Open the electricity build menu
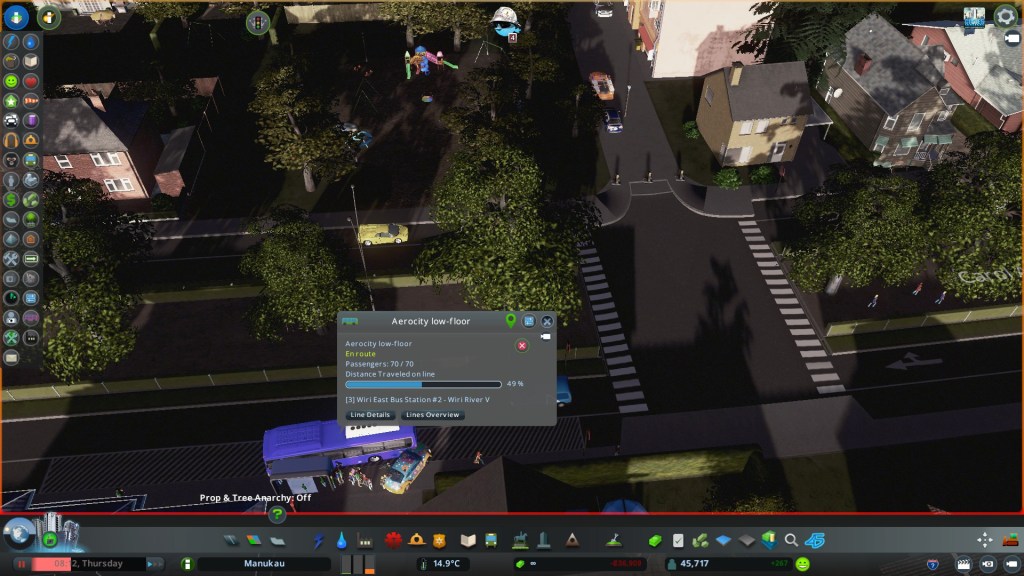 pyautogui.click(x=319, y=540)
